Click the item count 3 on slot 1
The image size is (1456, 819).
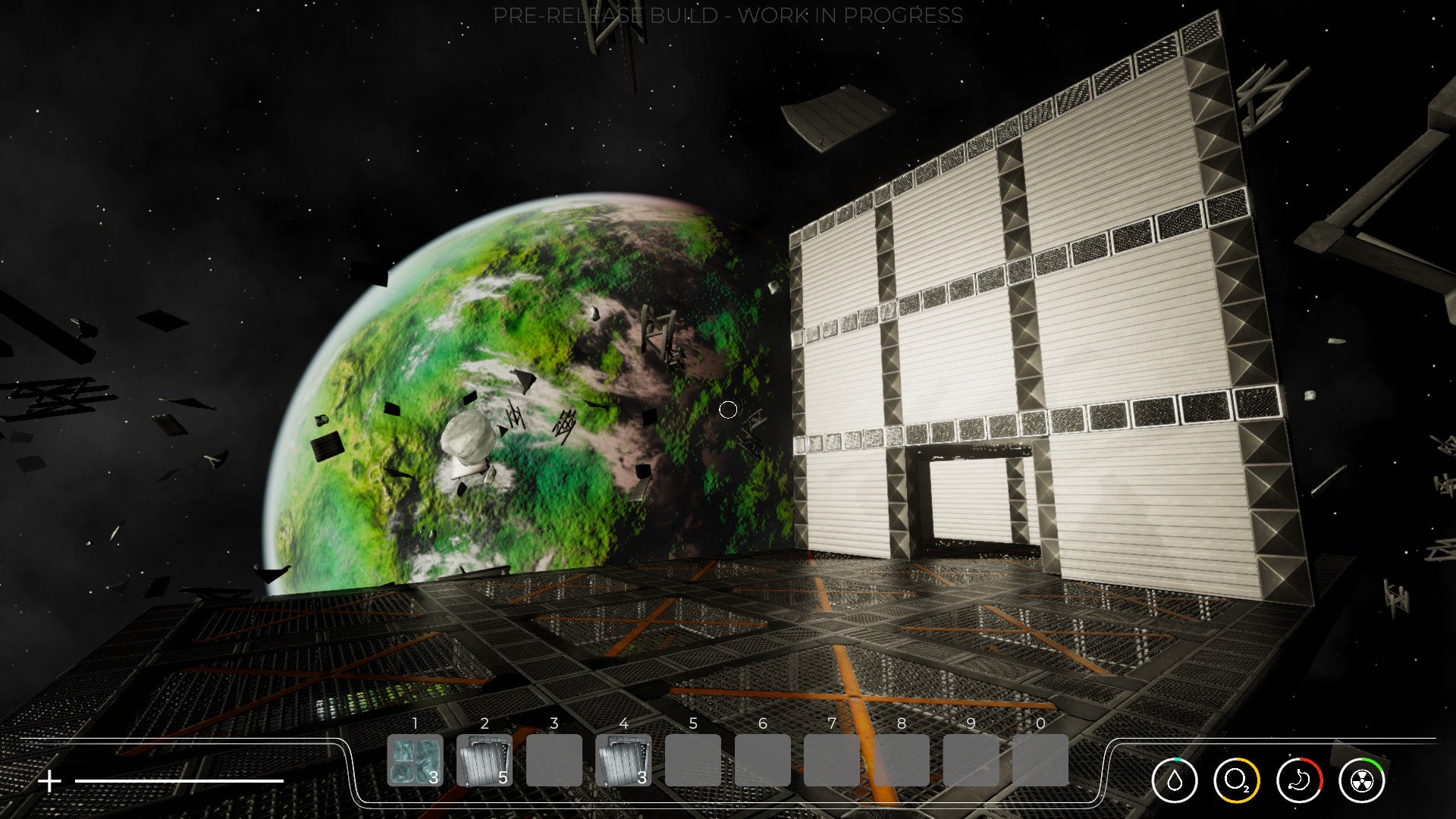pos(433,777)
